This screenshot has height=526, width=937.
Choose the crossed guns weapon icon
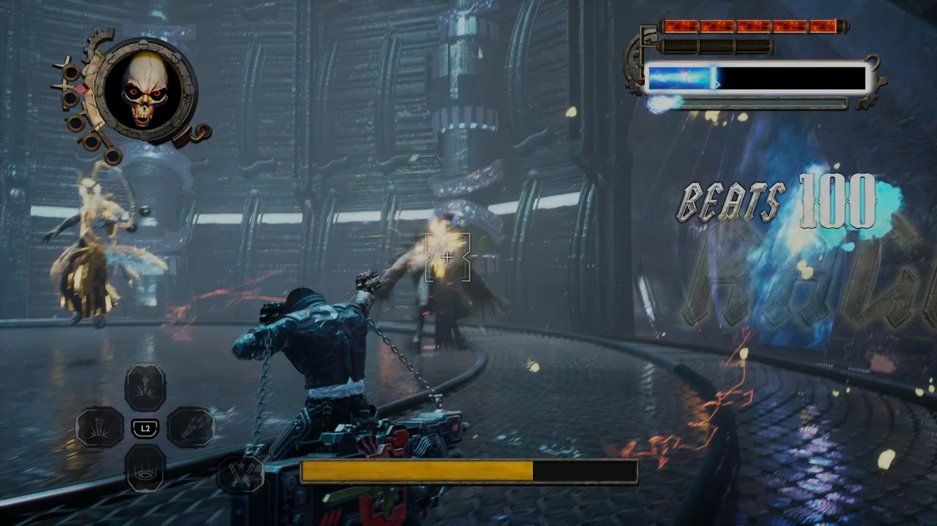[240, 473]
